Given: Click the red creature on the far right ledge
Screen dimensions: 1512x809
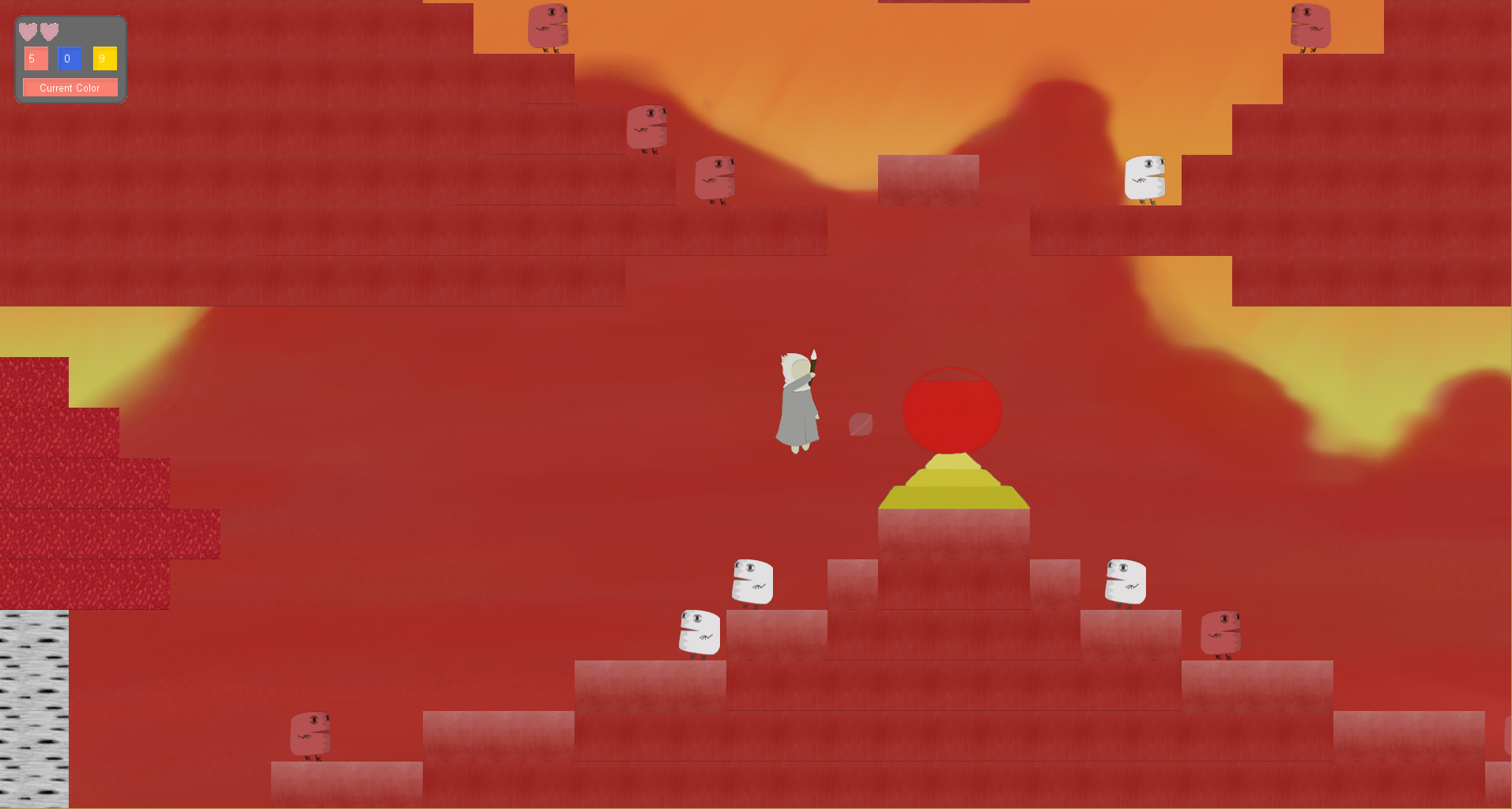Looking at the screenshot, I should click(1220, 632).
